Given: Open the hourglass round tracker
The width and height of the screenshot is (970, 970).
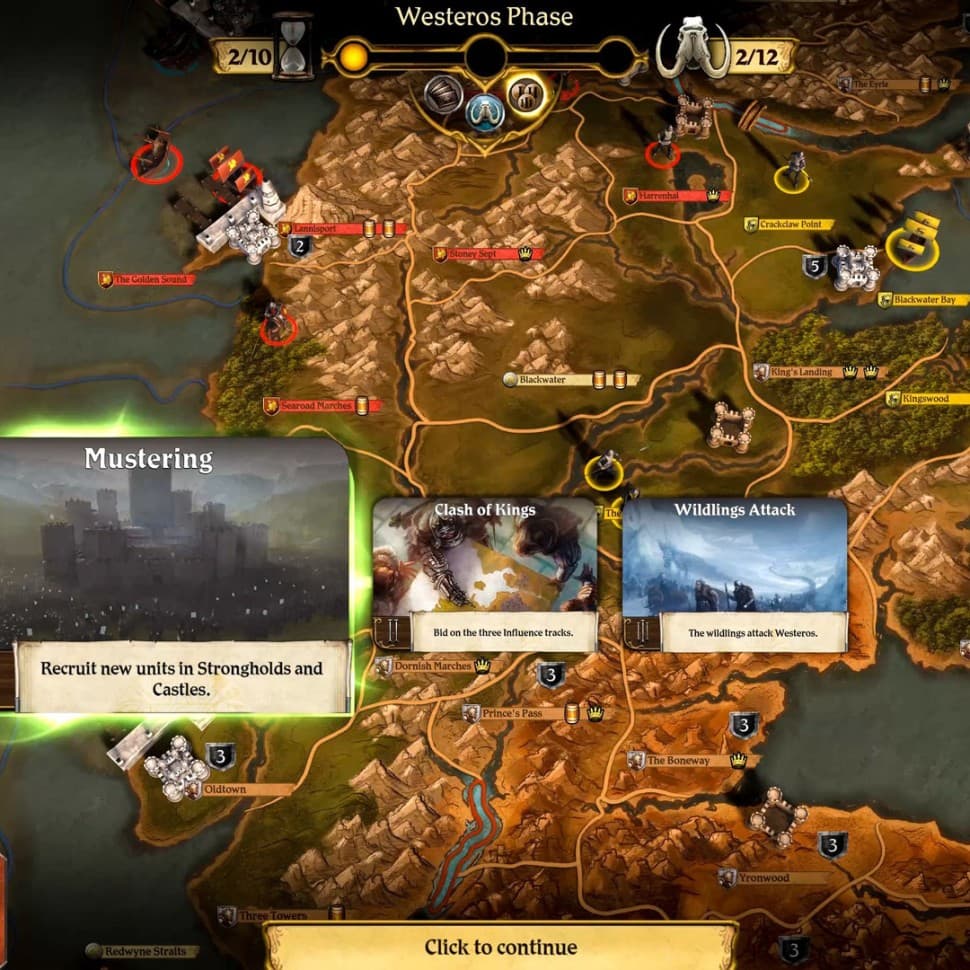Looking at the screenshot, I should point(293,47).
